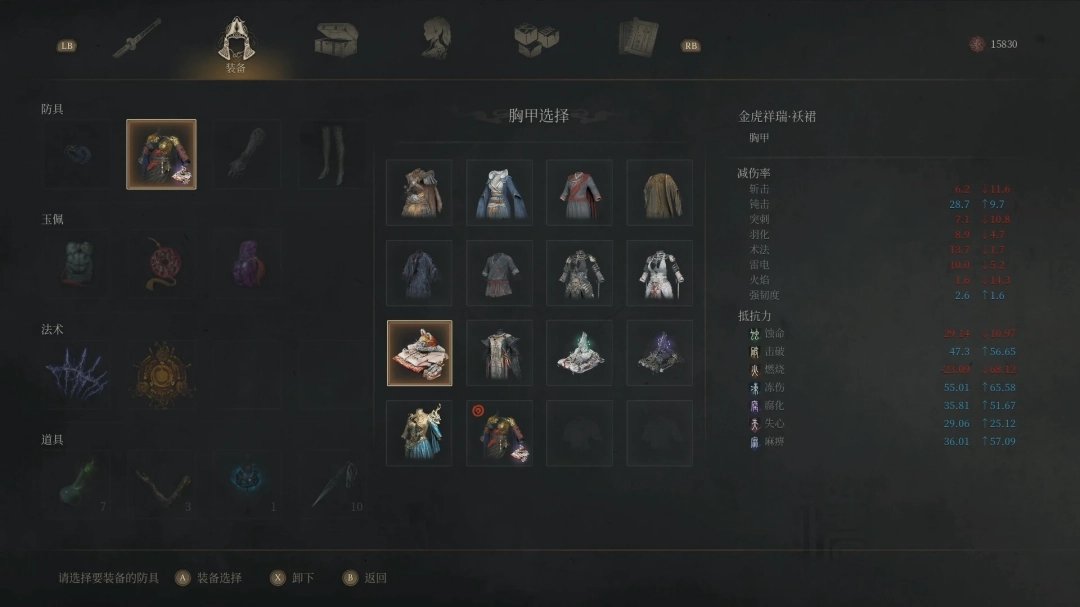
Task: Choose the white and silver plate armor
Action: click(x=659, y=273)
